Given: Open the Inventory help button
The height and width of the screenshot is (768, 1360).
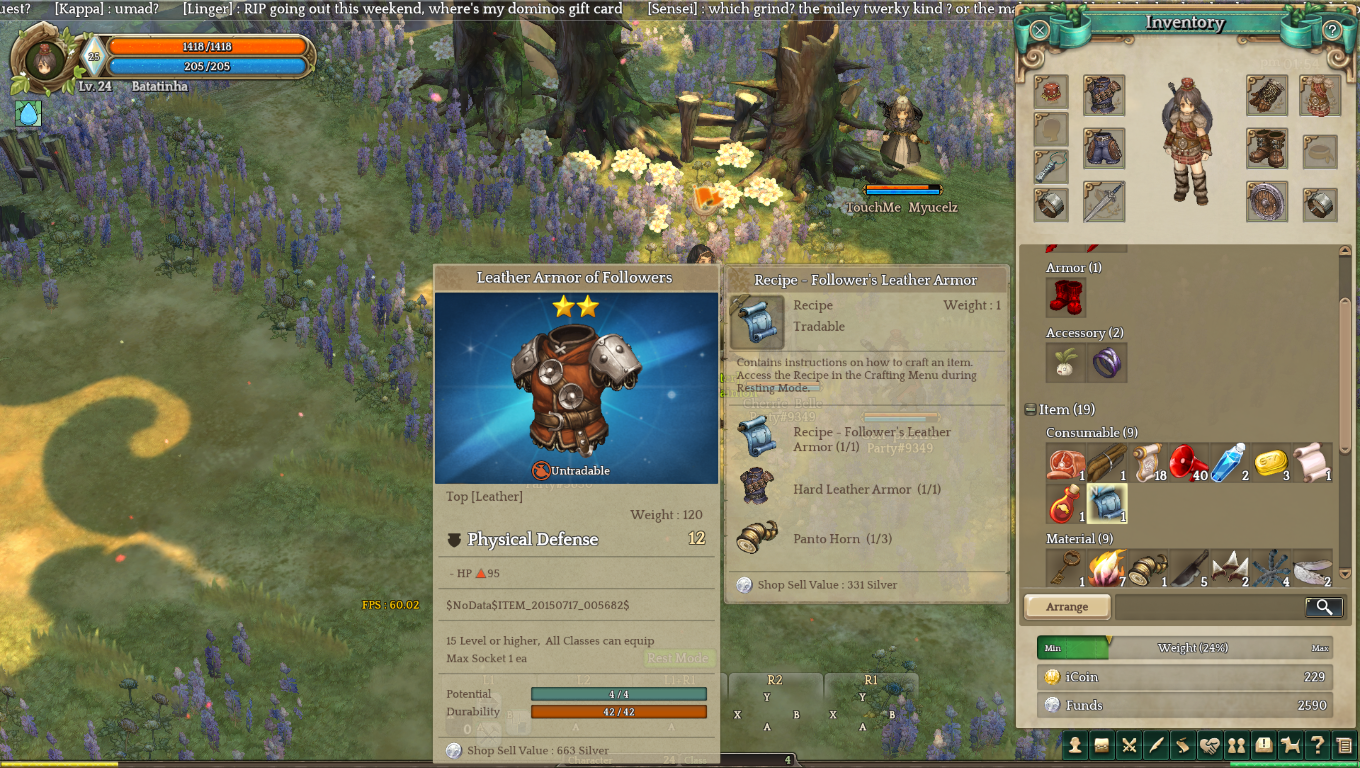Looking at the screenshot, I should point(1332,30).
